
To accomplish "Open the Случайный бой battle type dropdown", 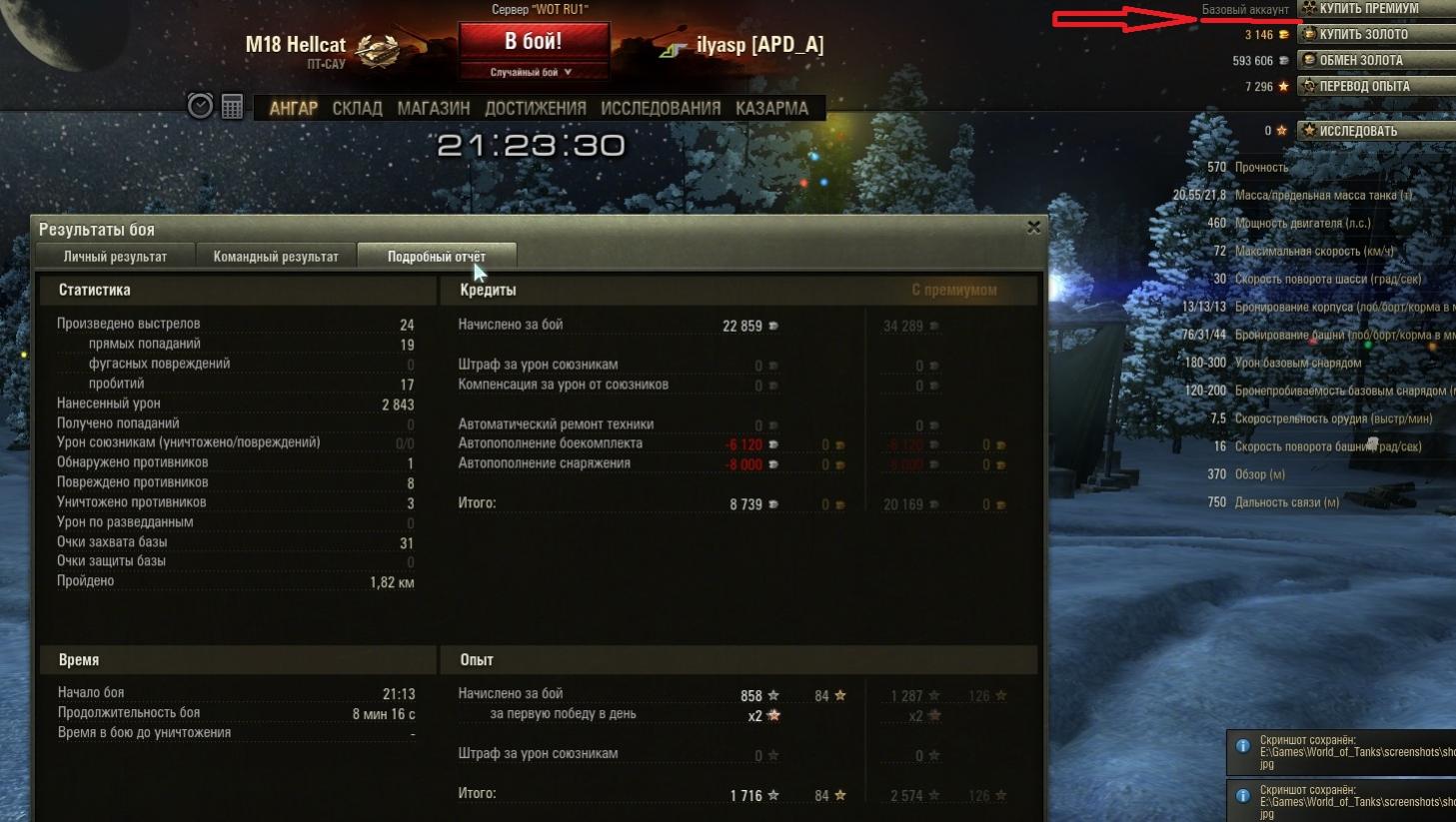I will [x=532, y=72].
